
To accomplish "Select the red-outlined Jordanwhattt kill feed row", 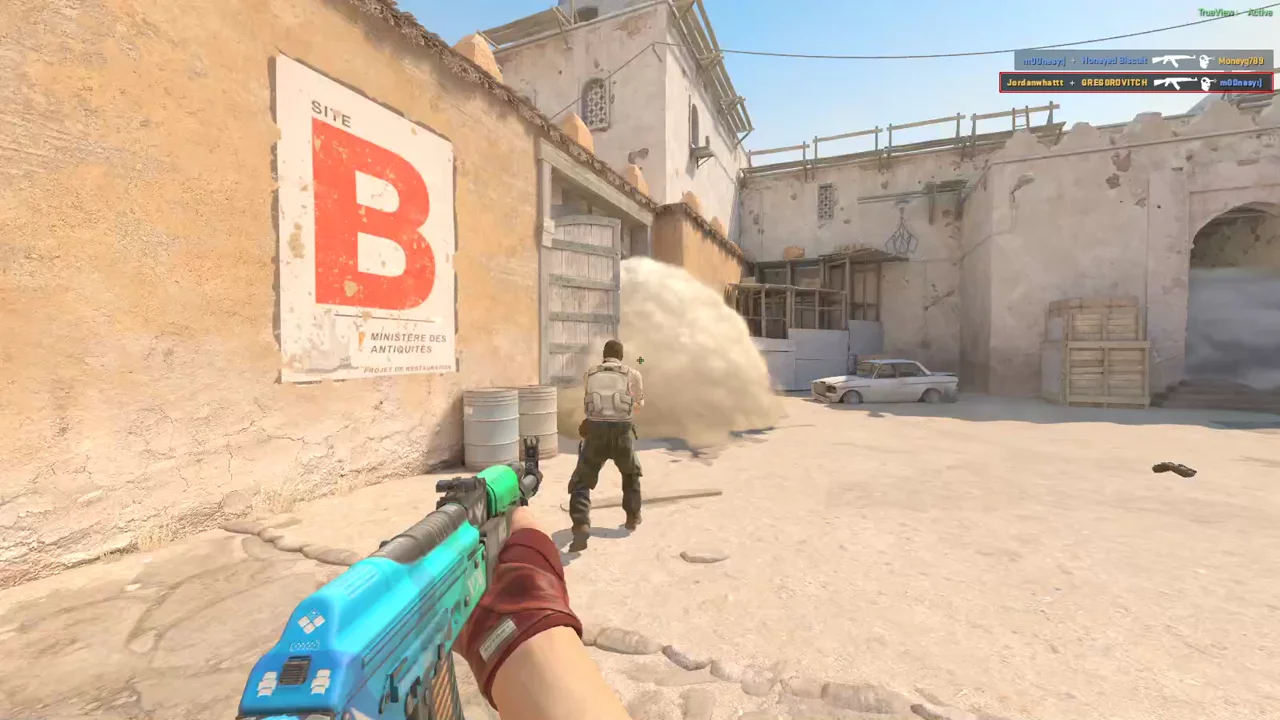I will (1136, 83).
